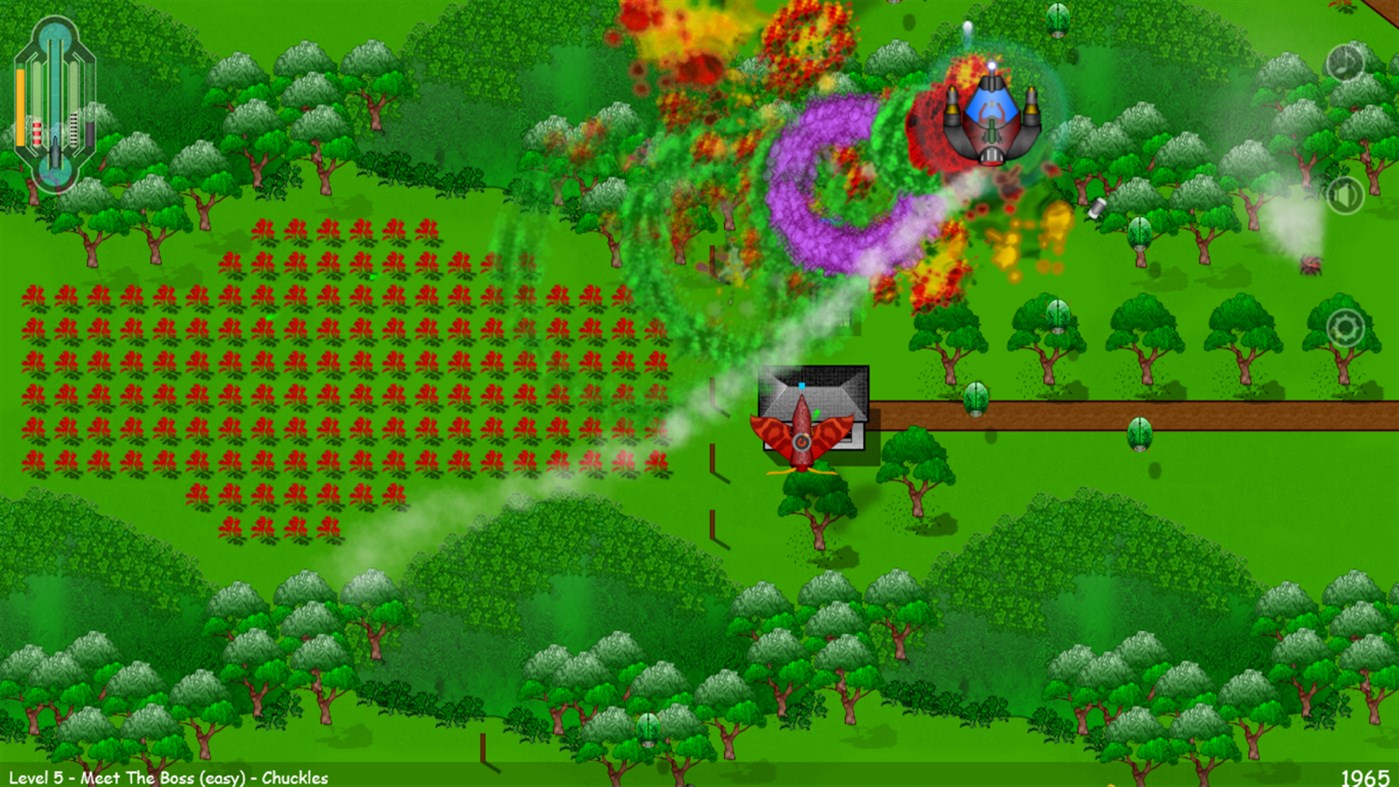Open the settings gear icon
The image size is (1399, 787).
coord(1344,325)
